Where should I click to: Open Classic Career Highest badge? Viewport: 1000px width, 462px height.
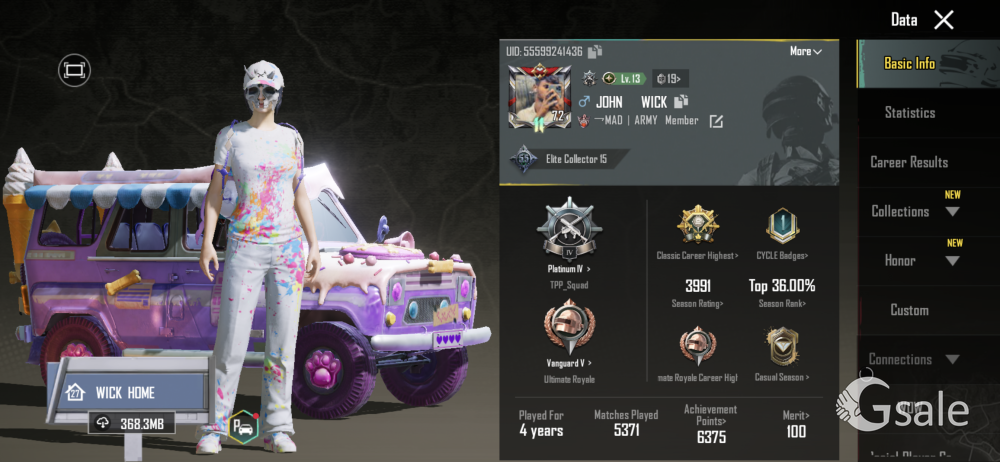pyautogui.click(x=697, y=234)
